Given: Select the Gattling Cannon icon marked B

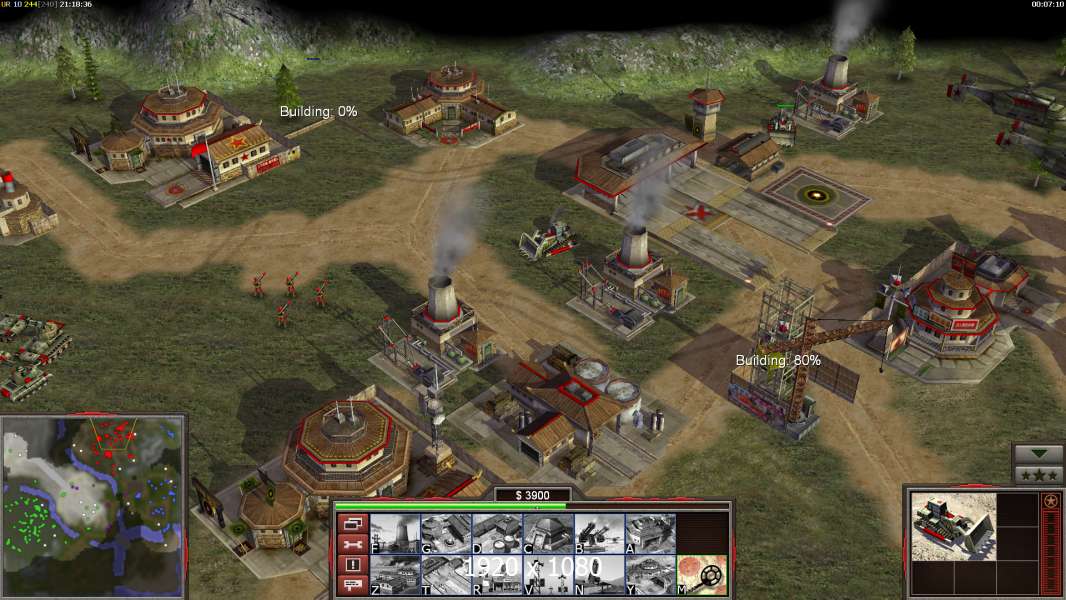Looking at the screenshot, I should click(x=599, y=534).
